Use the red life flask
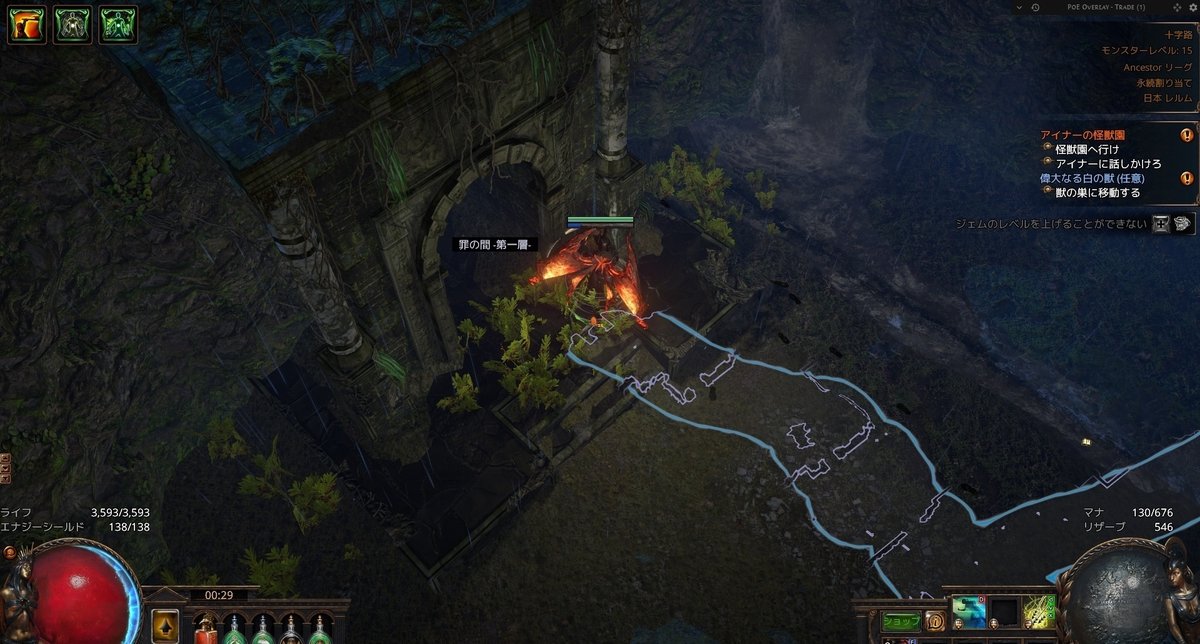This screenshot has width=1200, height=644. (206, 628)
